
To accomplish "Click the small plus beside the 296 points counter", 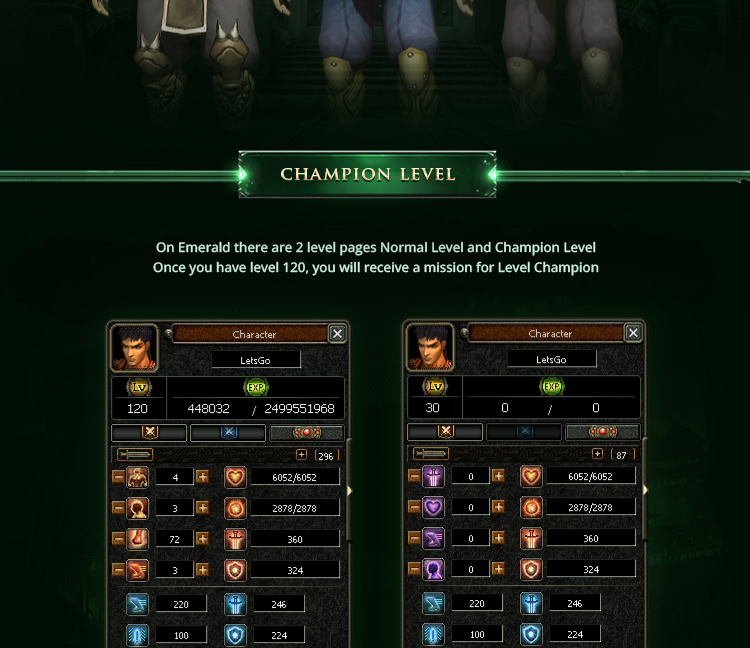I will (x=302, y=455).
